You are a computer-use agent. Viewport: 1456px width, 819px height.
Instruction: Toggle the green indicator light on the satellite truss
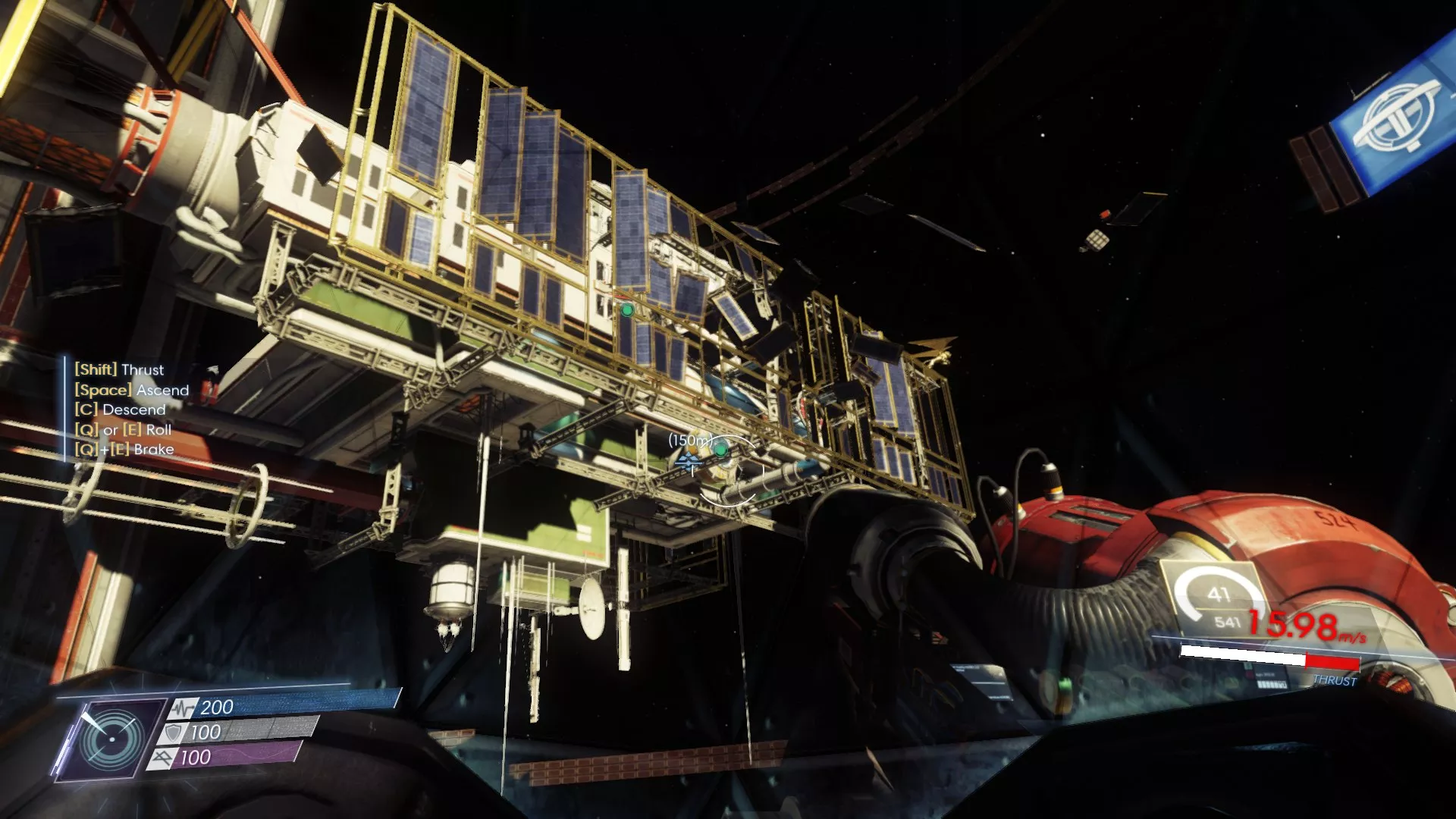[x=627, y=310]
